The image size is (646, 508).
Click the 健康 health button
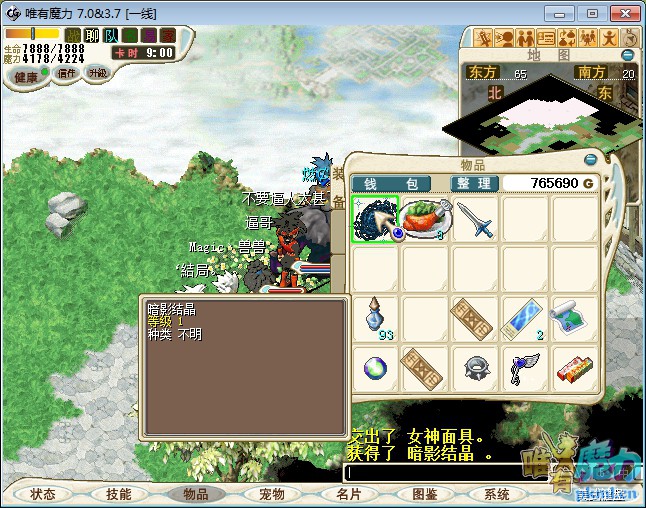pyautogui.click(x=26, y=77)
